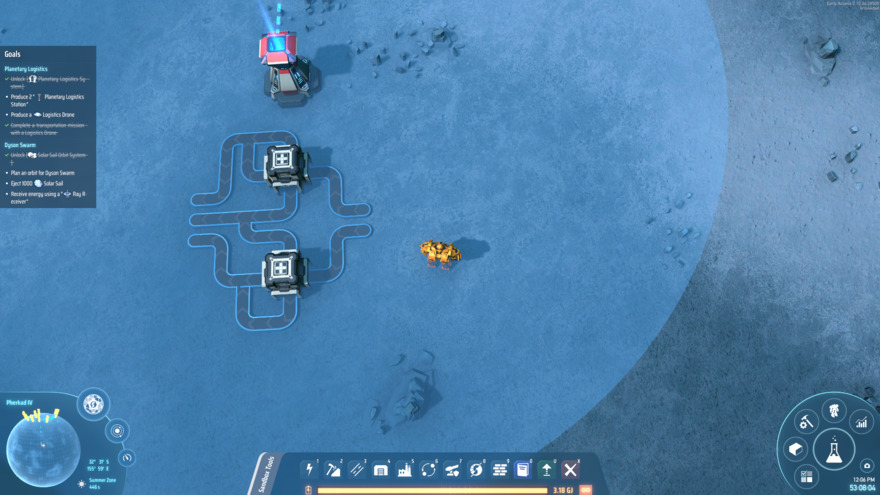The height and width of the screenshot is (495, 880).
Task: Select the mining pickaxe build category
Action: (333, 469)
